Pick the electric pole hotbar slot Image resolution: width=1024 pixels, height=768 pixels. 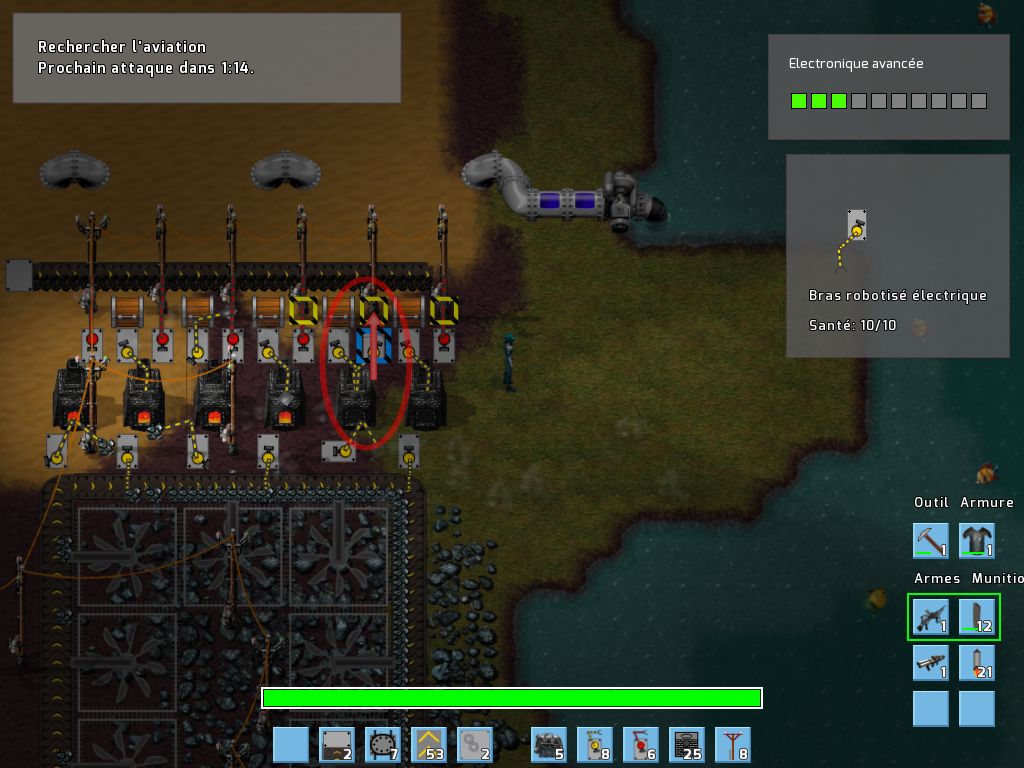click(x=733, y=745)
